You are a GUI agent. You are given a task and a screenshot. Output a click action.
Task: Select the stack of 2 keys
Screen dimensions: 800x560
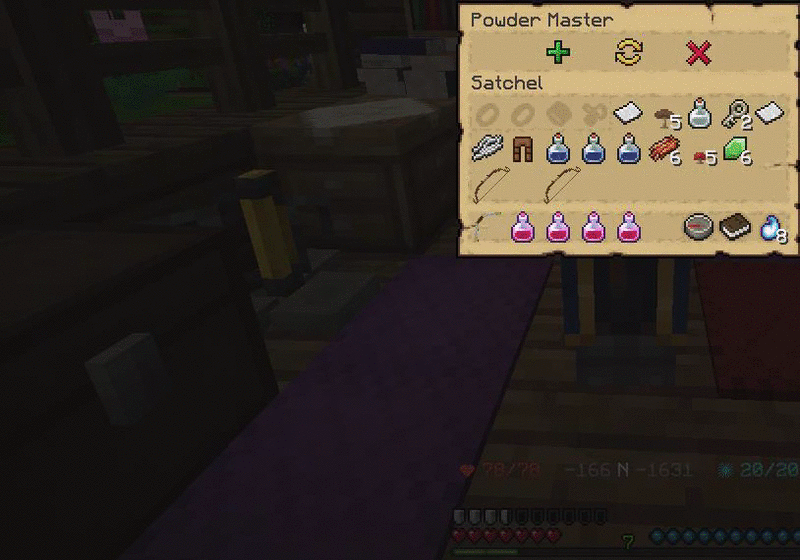pos(734,114)
